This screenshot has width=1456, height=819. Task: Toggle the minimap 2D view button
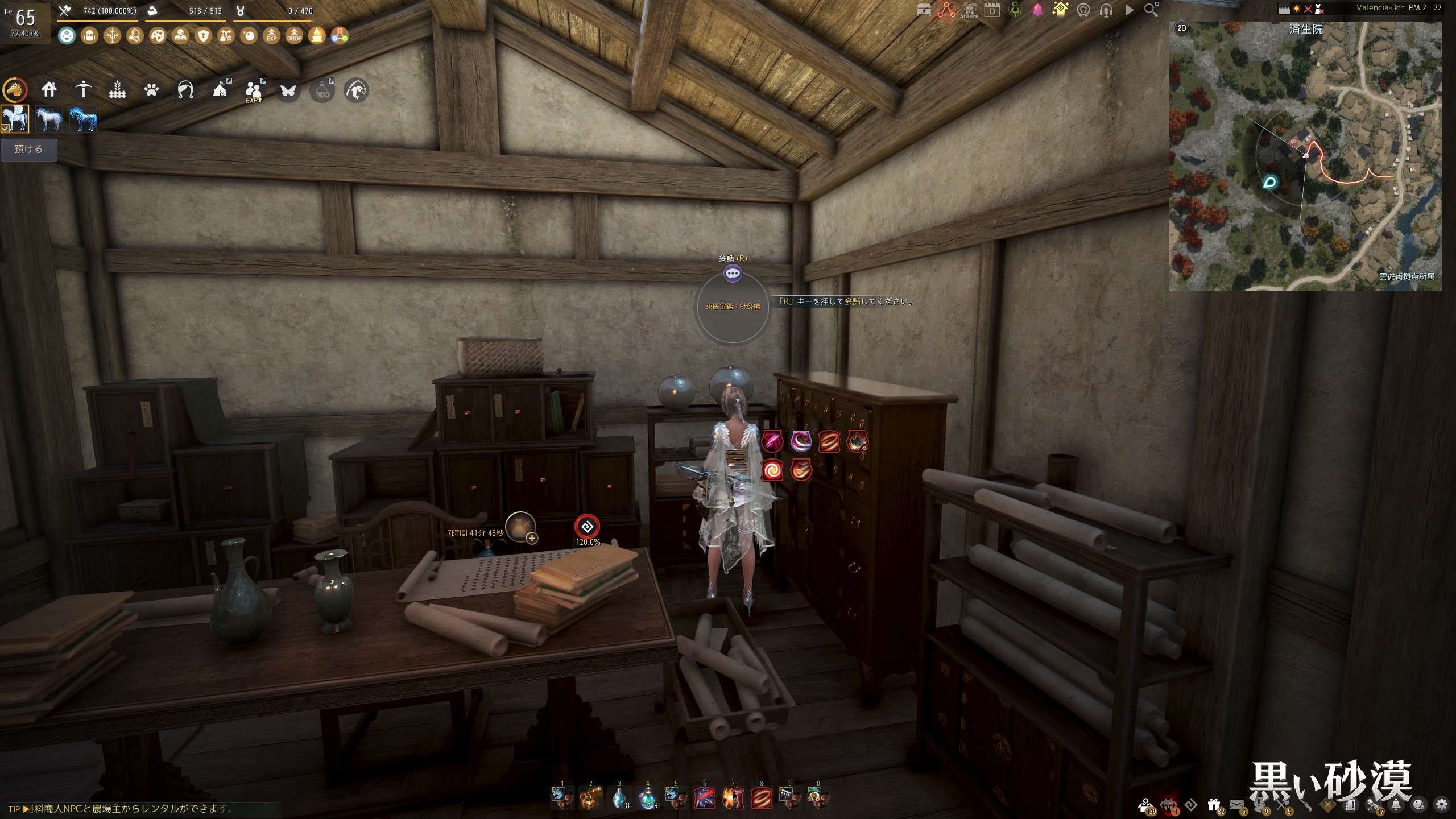(1182, 28)
